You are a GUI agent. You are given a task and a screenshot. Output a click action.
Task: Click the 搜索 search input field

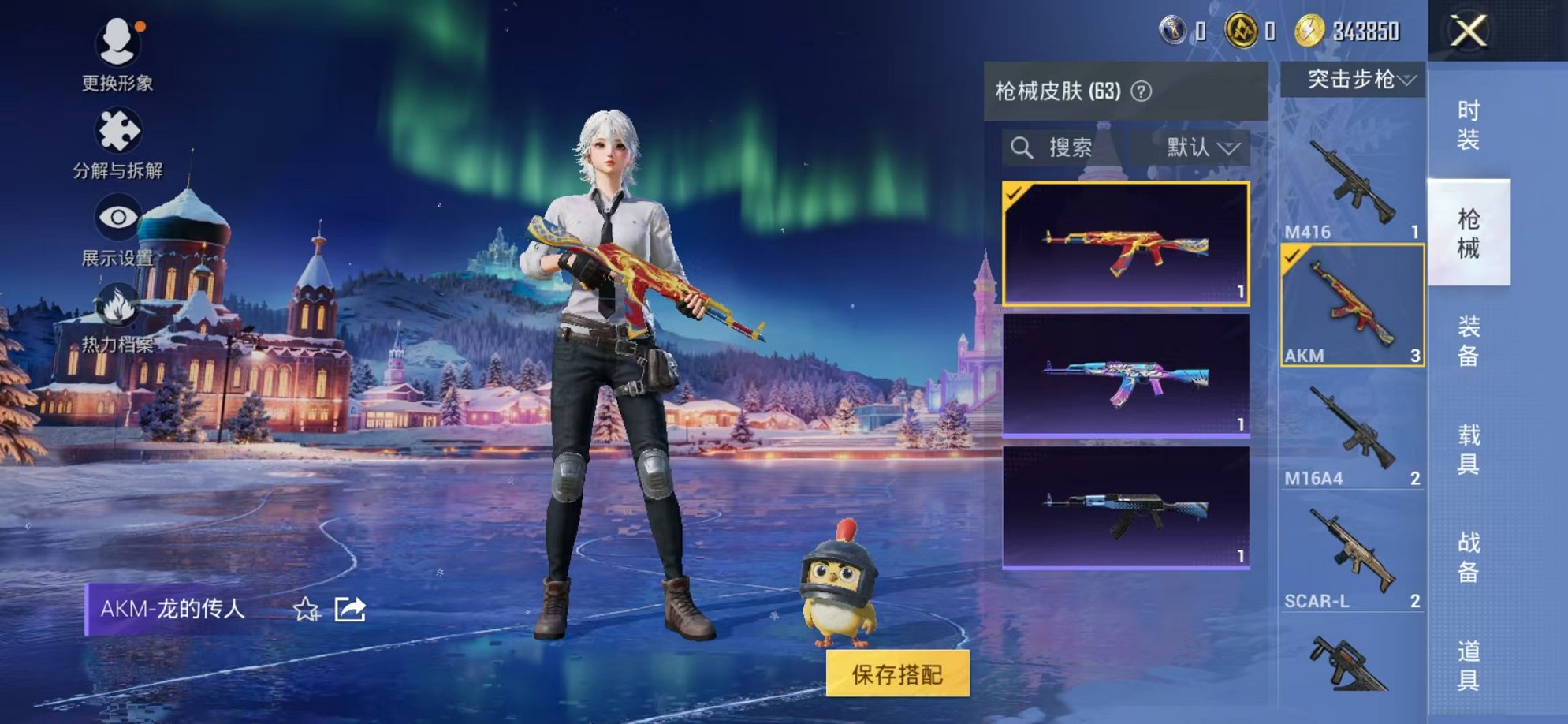pyautogui.click(x=1072, y=147)
